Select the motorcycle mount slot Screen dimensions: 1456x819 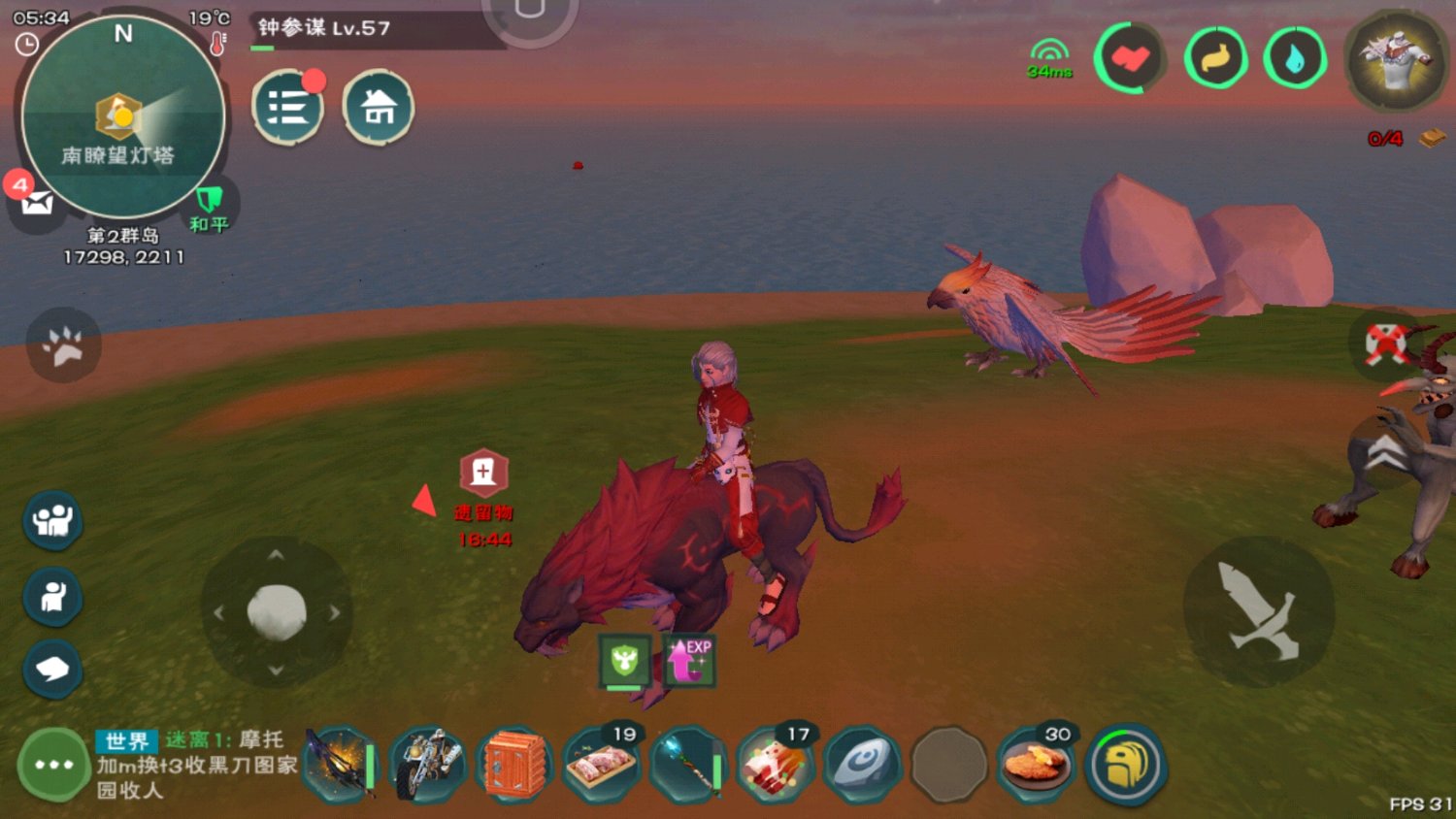click(x=427, y=765)
